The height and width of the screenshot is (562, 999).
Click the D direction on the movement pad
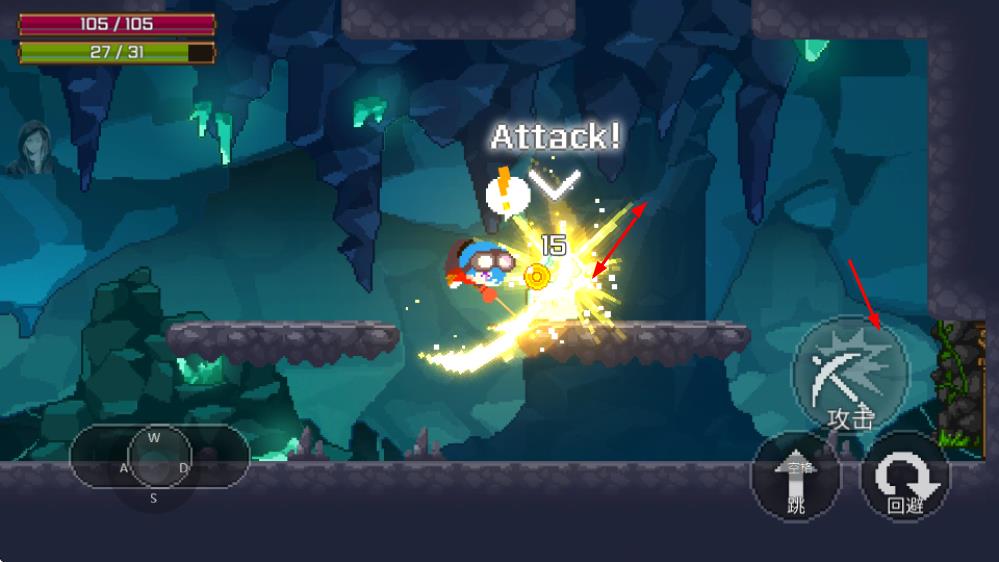coord(184,467)
